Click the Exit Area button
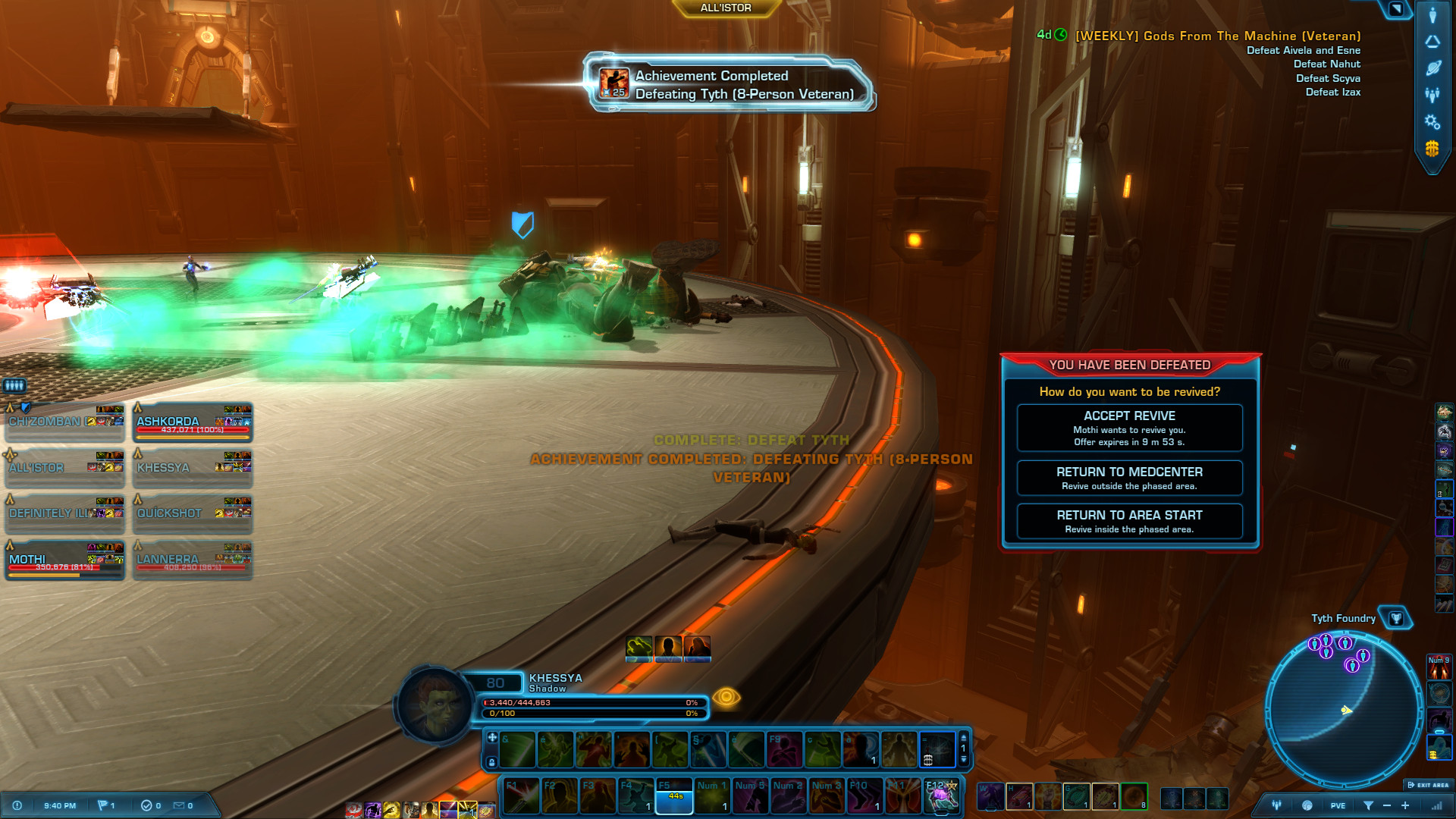Image resolution: width=1456 pixels, height=819 pixels. tap(1428, 785)
